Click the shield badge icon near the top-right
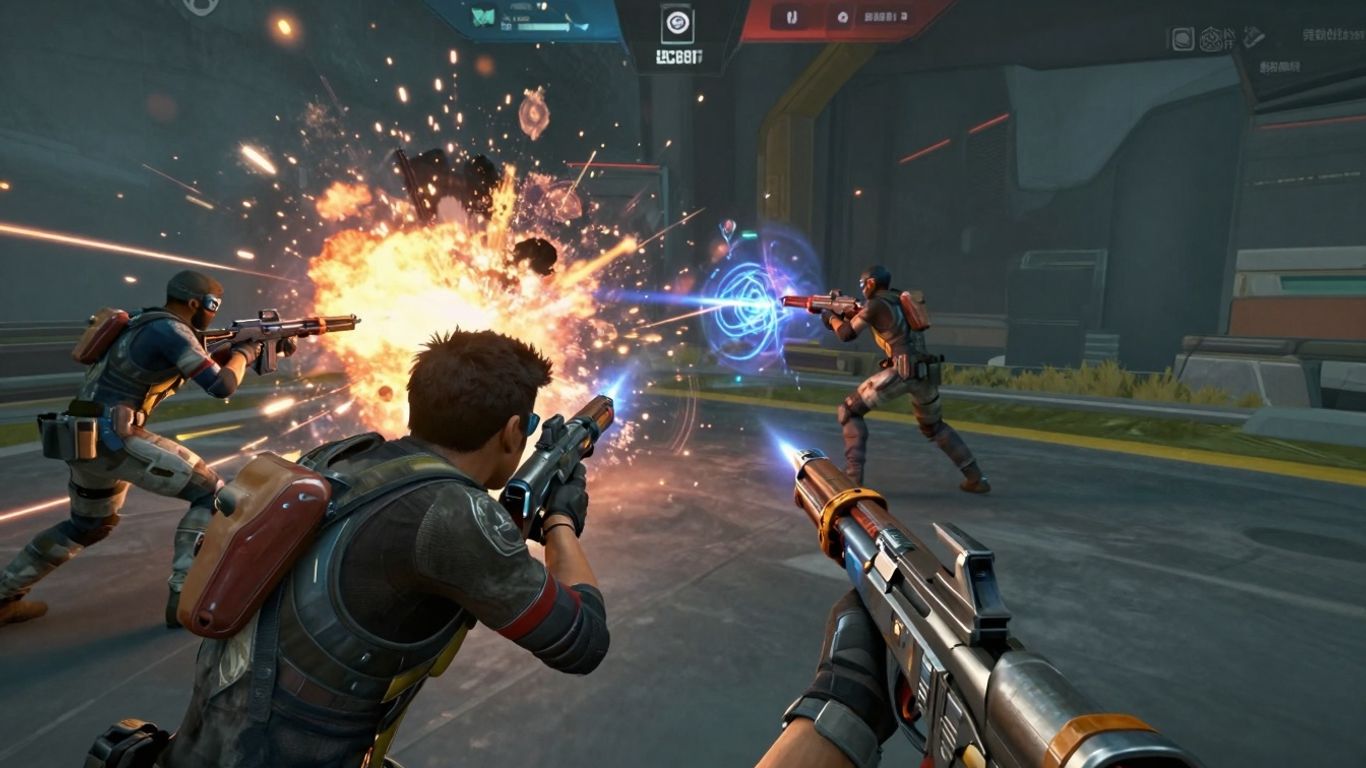 coord(1211,38)
